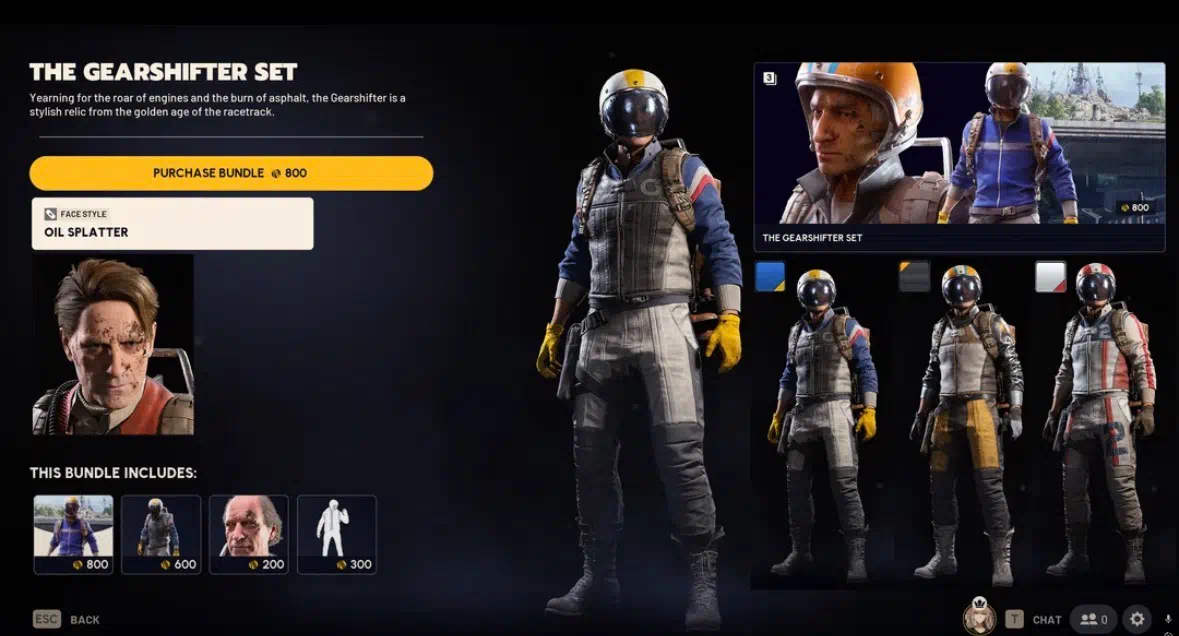Toggle the microphone icon
The image size is (1179, 636).
tap(1169, 620)
